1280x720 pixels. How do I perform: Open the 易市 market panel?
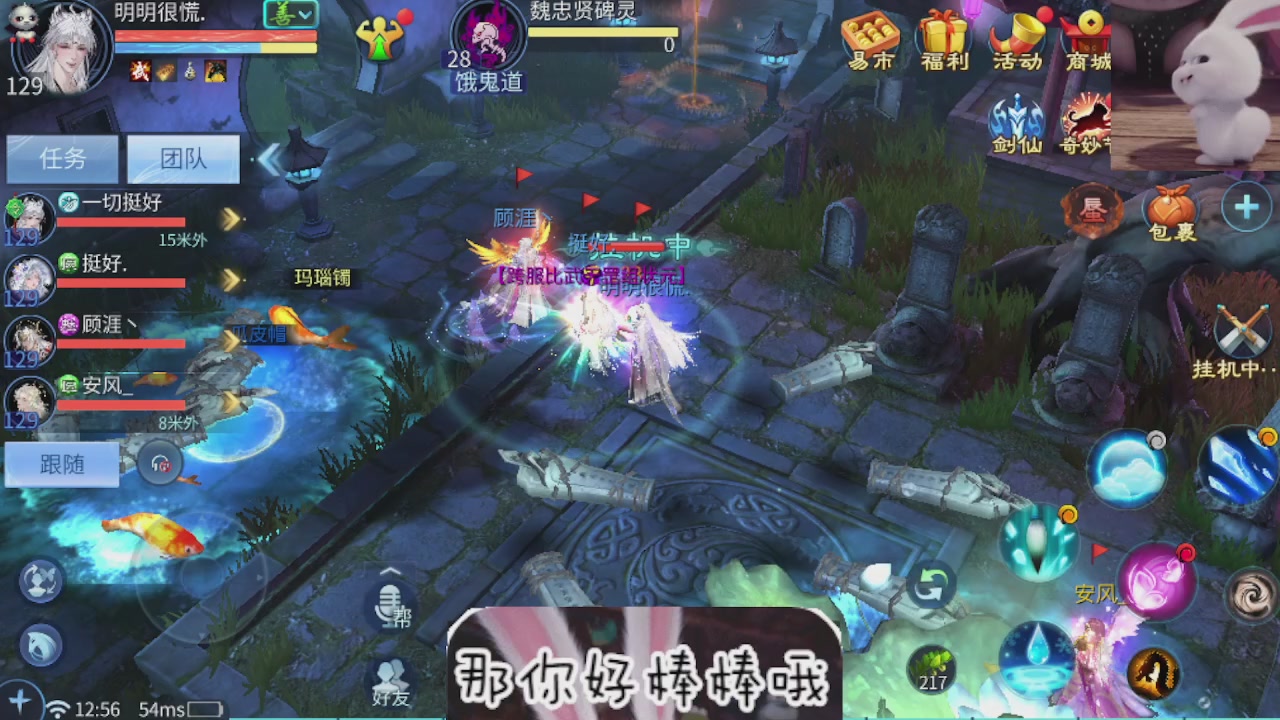(869, 40)
